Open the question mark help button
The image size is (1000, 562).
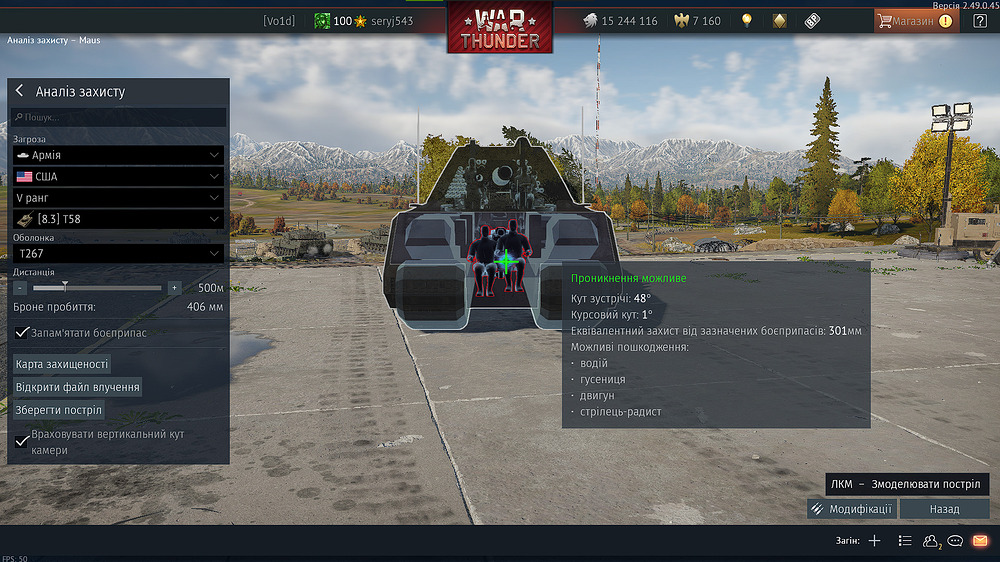coord(979,20)
